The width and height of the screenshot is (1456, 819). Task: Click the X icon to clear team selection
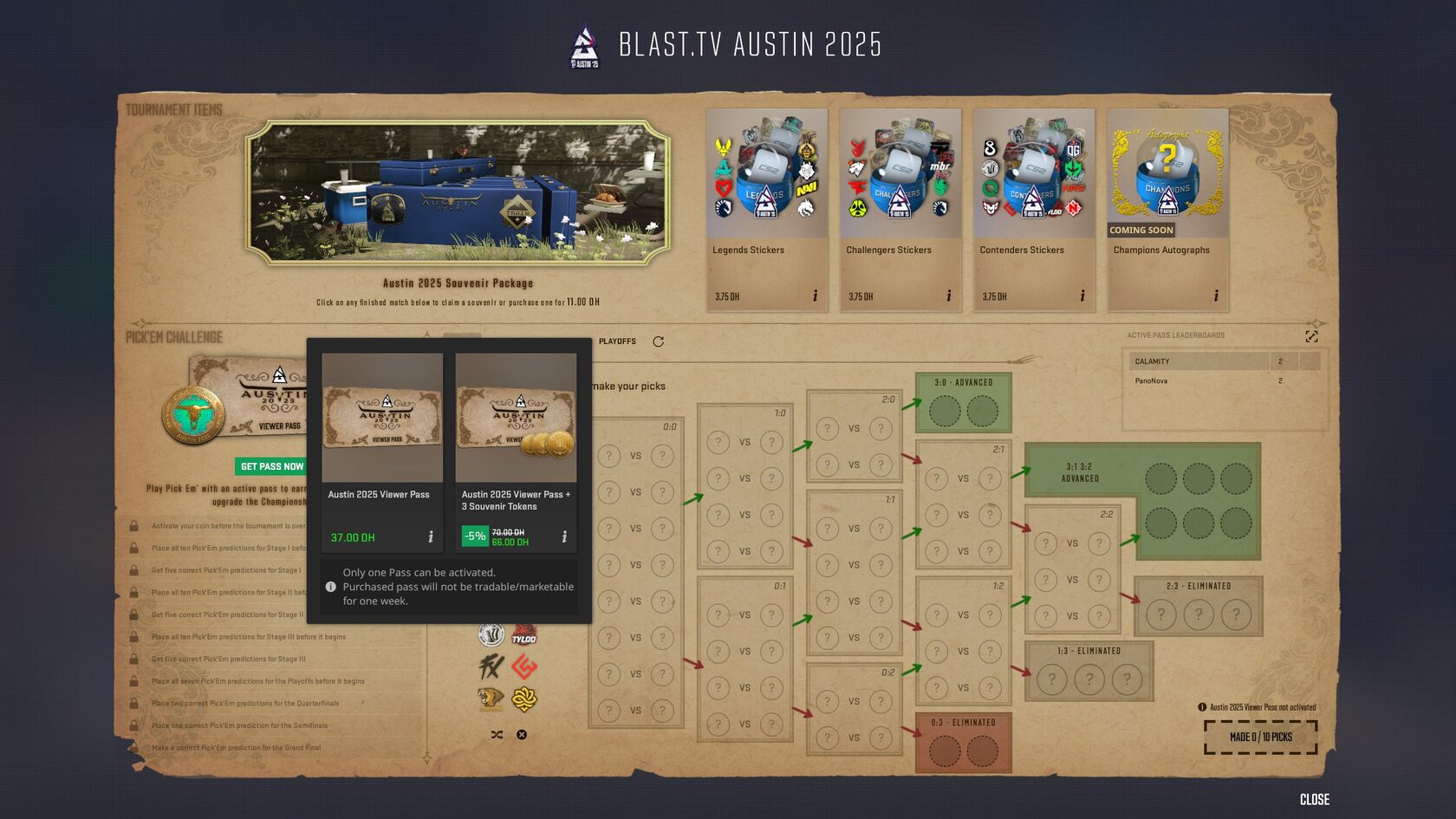(521, 734)
